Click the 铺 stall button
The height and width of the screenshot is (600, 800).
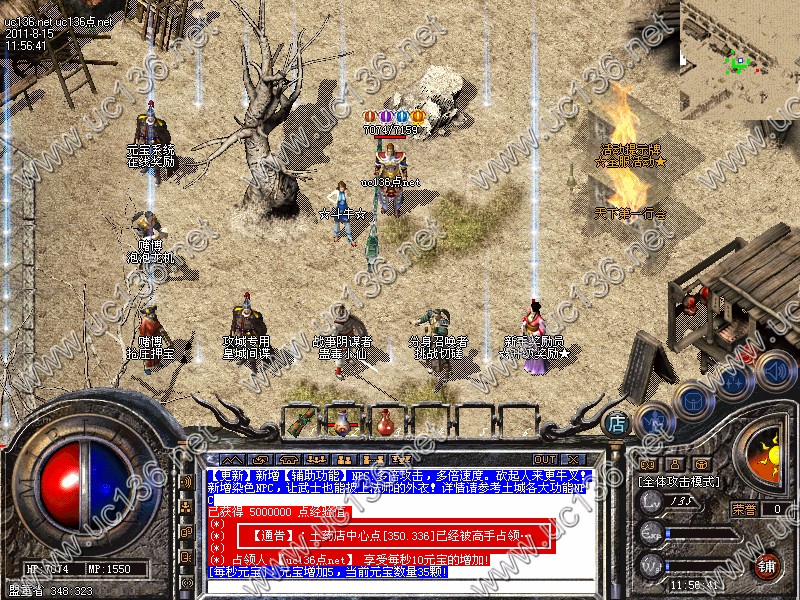point(768,564)
